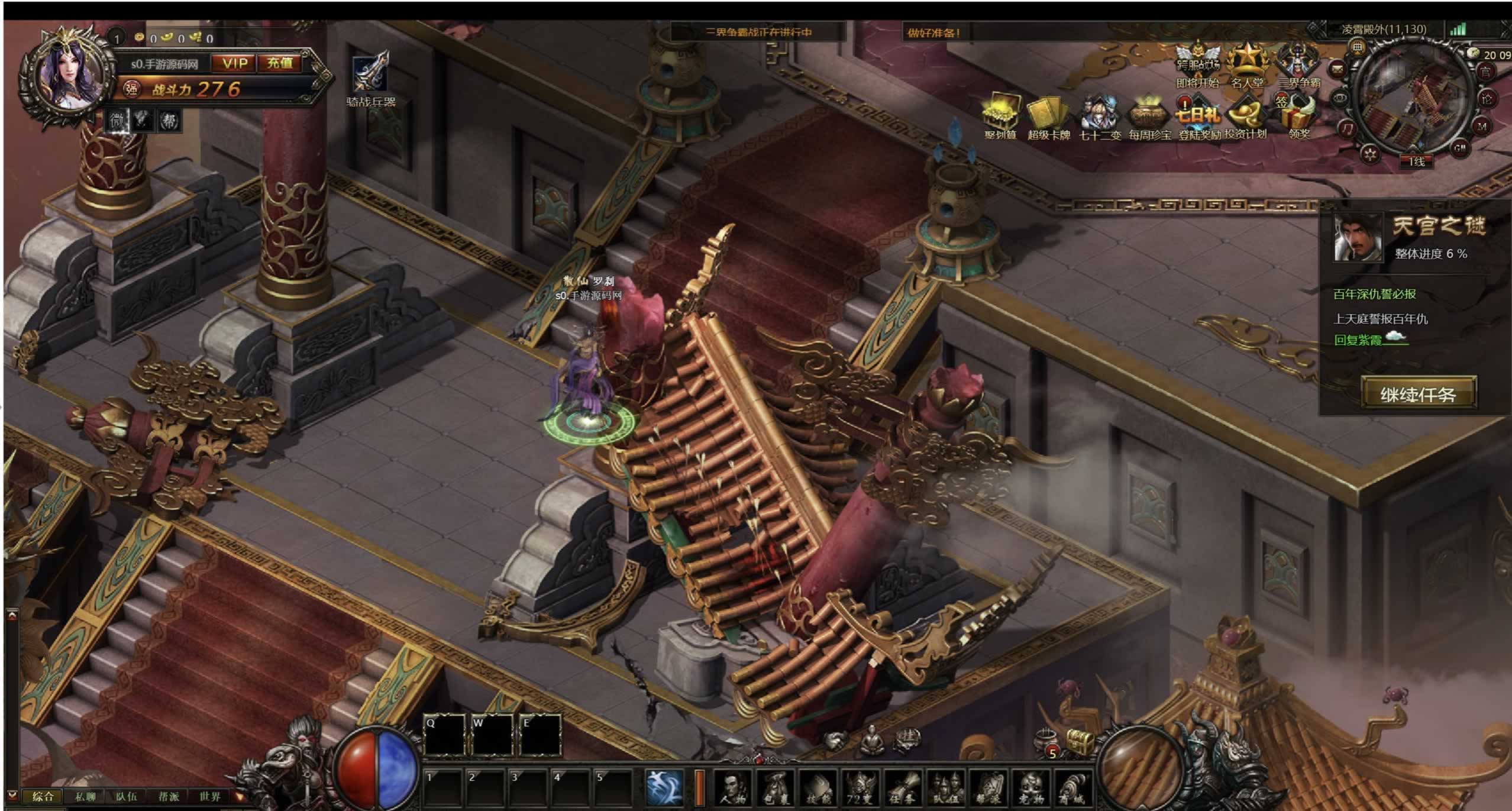
Task: Click the 充值 recharge button
Action: 279,63
